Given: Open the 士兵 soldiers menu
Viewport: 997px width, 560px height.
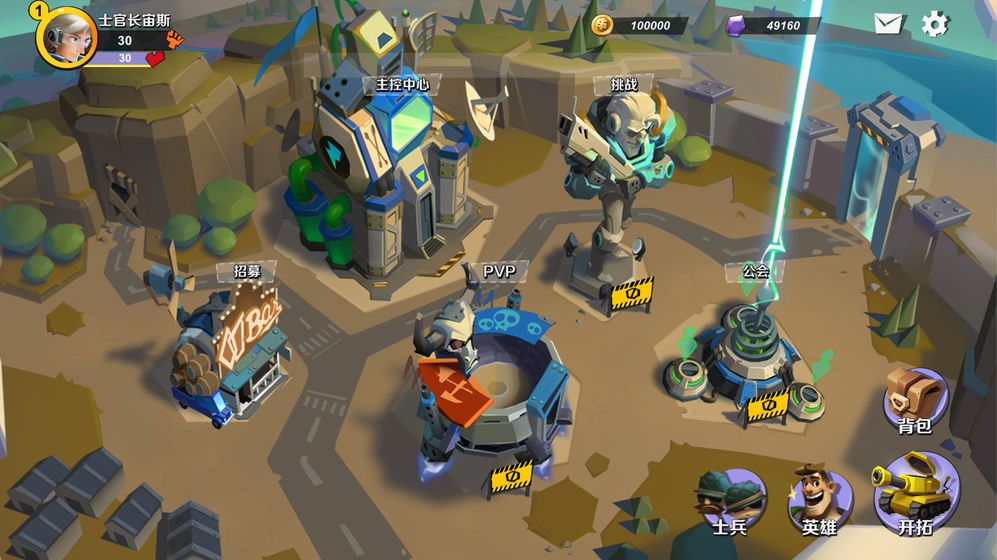Looking at the screenshot, I should coord(729,500).
